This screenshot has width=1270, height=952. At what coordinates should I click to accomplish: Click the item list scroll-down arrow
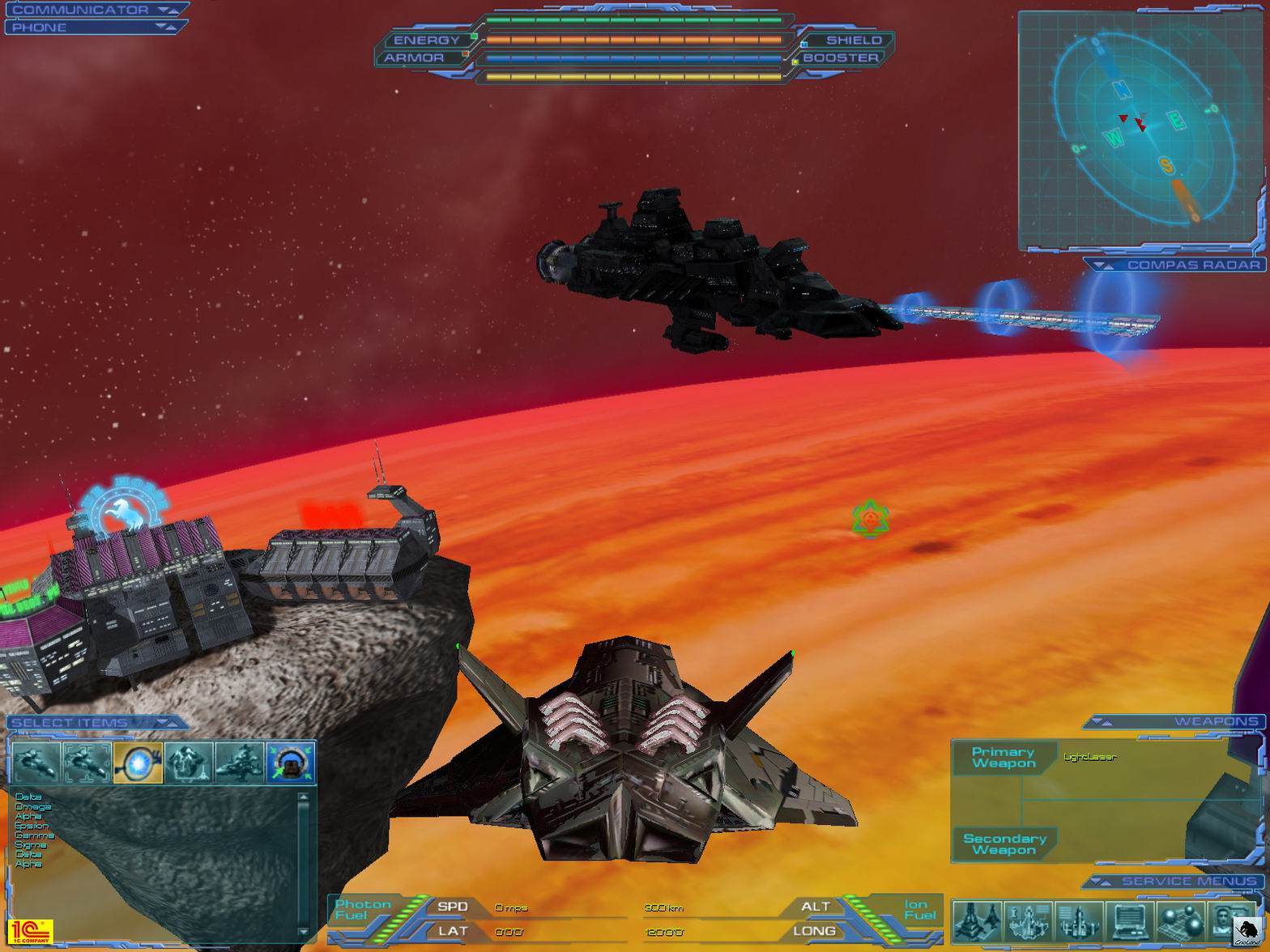pos(305,932)
